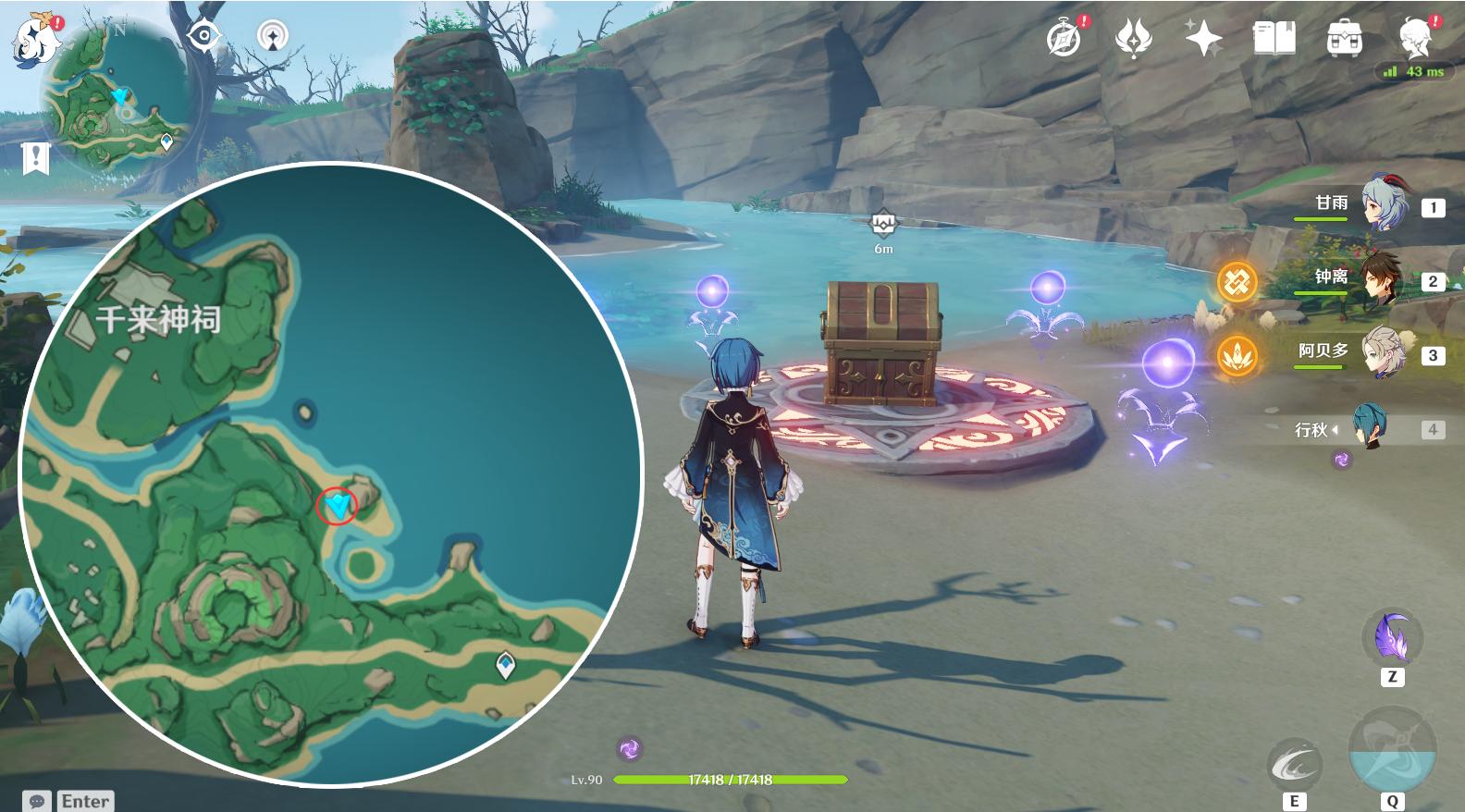Open the battle pass winged emblem icon
Screen dimensions: 1465x812
pos(1134,39)
